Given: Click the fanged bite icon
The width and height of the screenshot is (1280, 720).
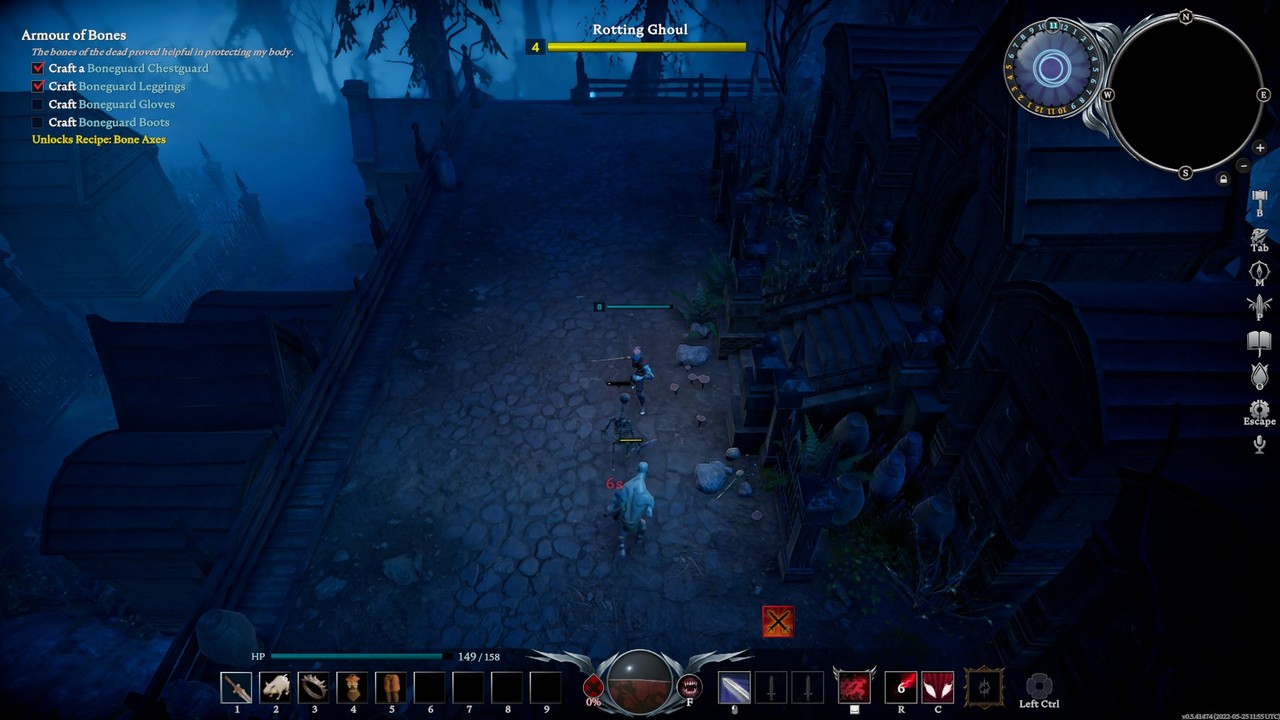Looking at the screenshot, I should pyautogui.click(x=689, y=686).
